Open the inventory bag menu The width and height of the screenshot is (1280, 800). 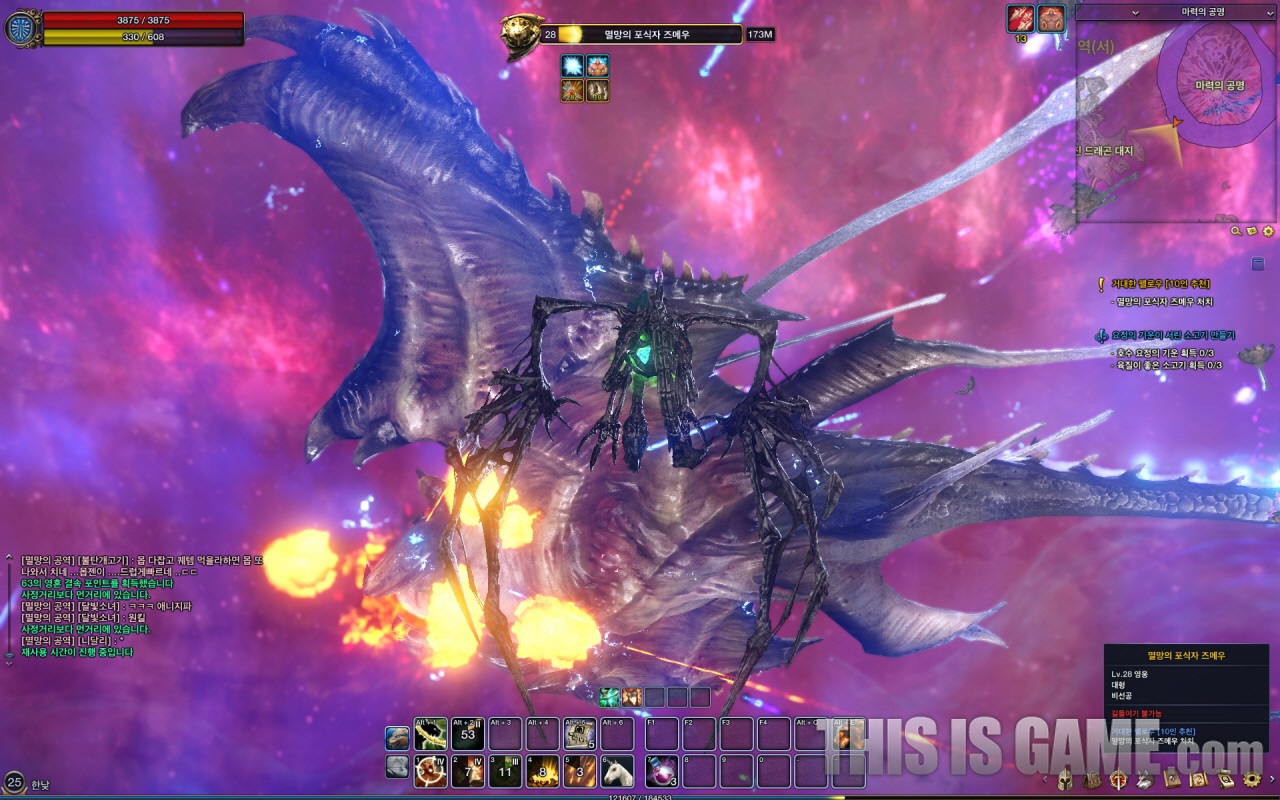[1092, 779]
